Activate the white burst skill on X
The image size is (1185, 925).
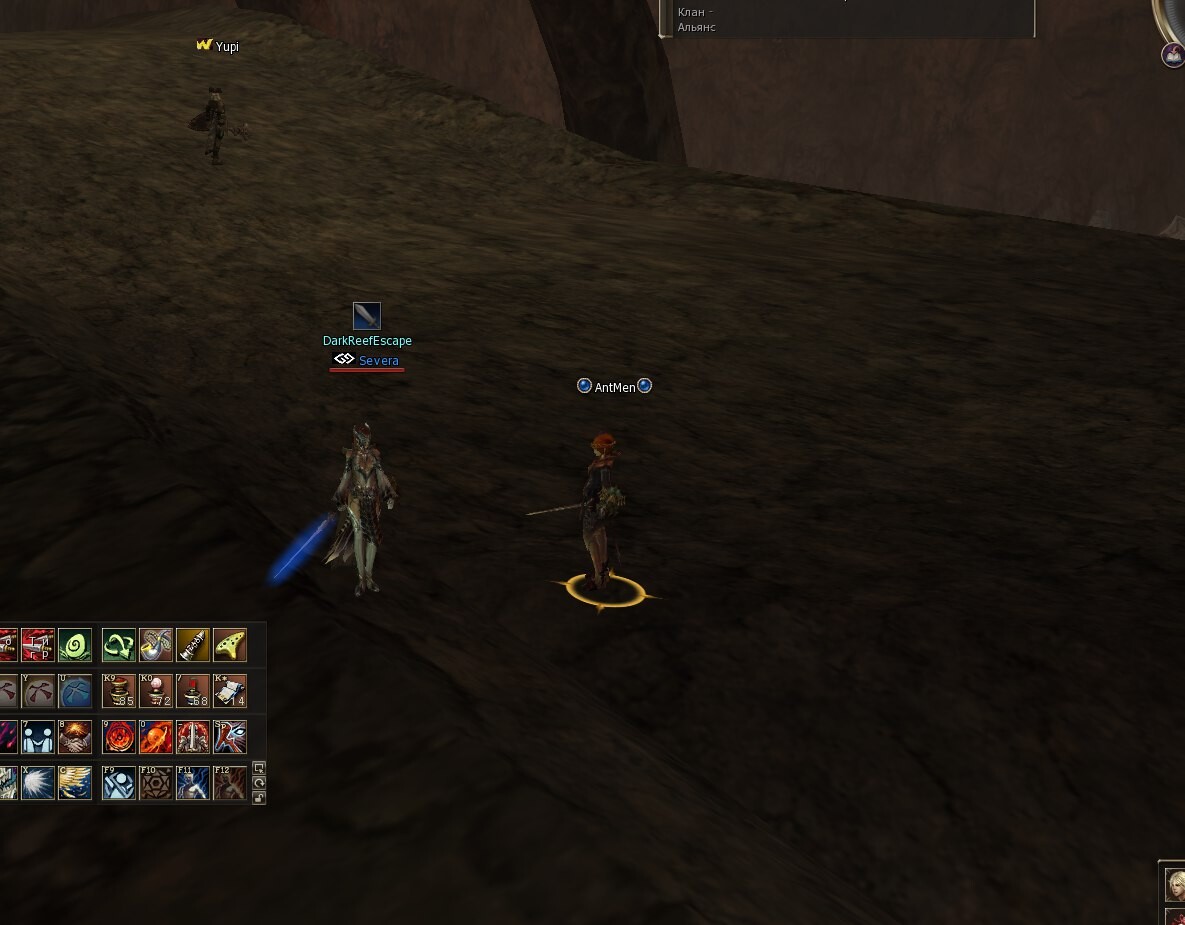click(x=38, y=783)
